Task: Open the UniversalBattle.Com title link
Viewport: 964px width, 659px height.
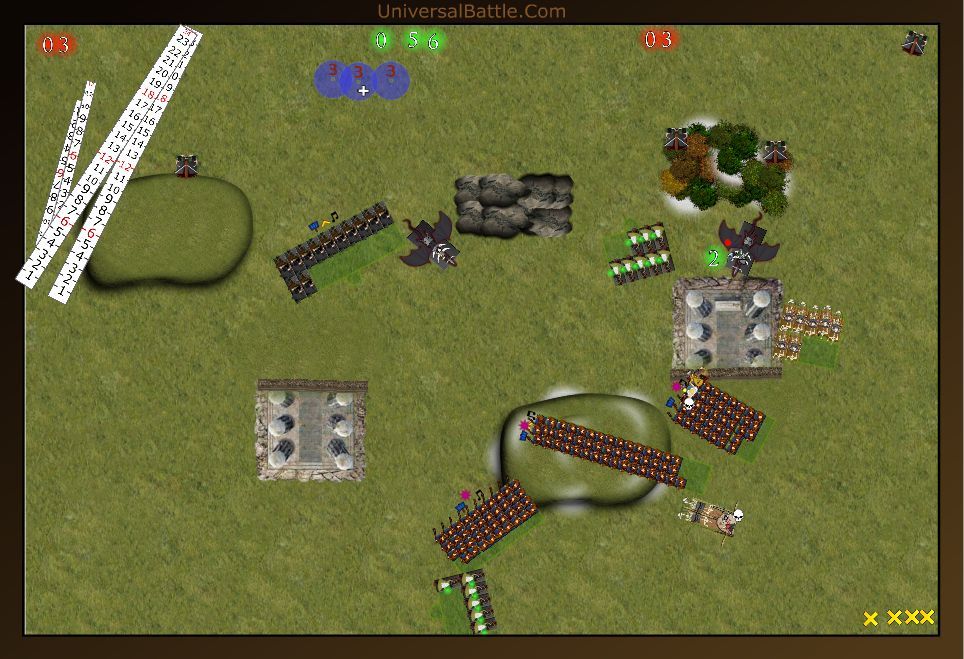Action: pyautogui.click(x=472, y=12)
